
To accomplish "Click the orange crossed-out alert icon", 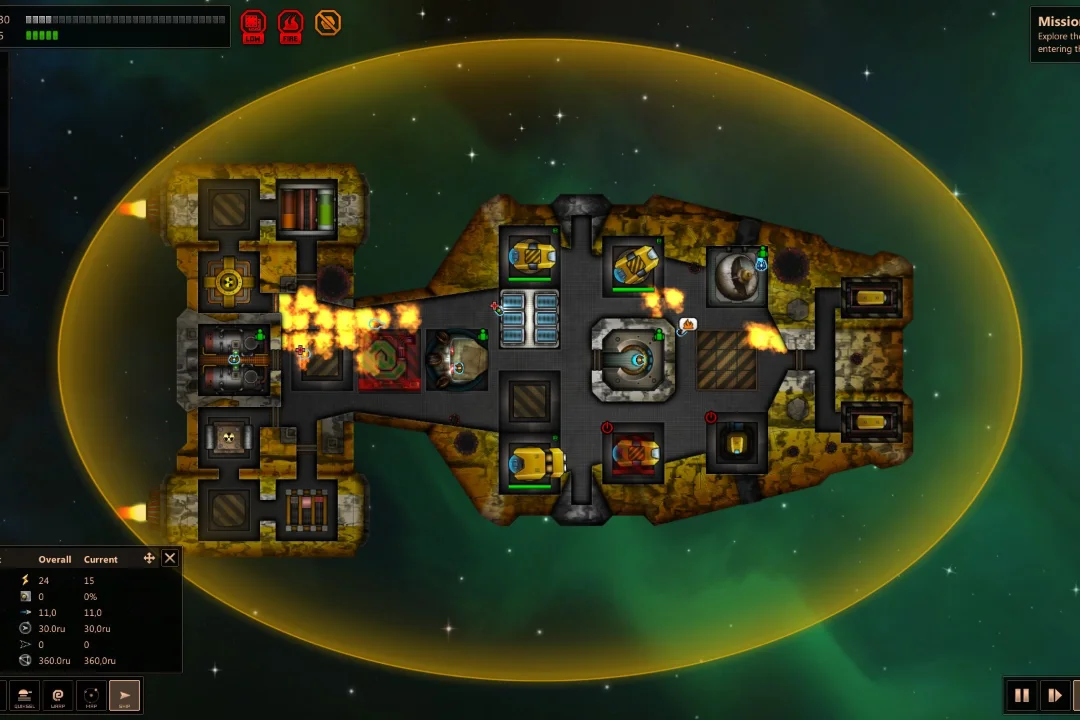I will click(328, 22).
